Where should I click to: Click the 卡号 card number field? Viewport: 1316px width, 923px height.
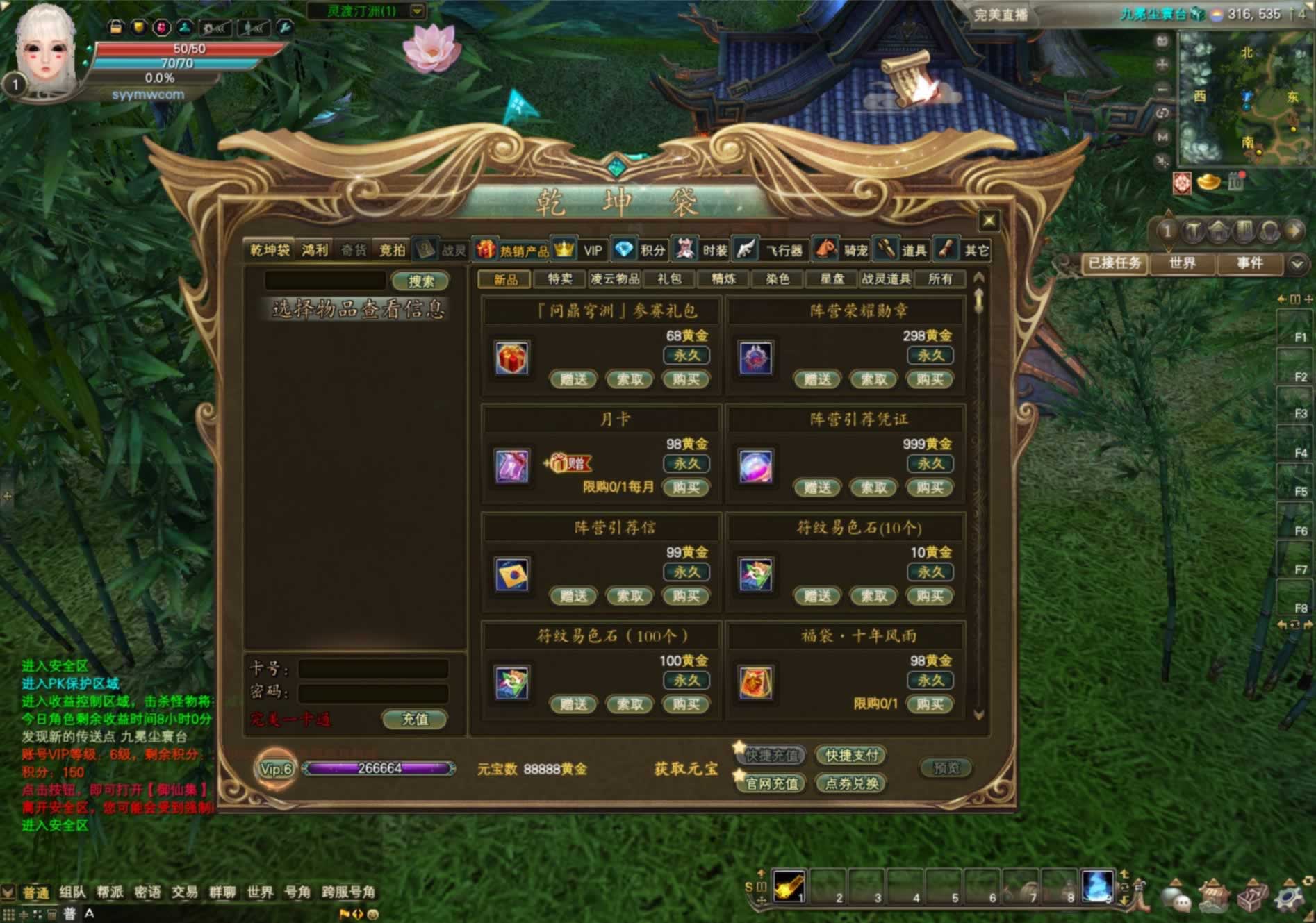(x=373, y=669)
